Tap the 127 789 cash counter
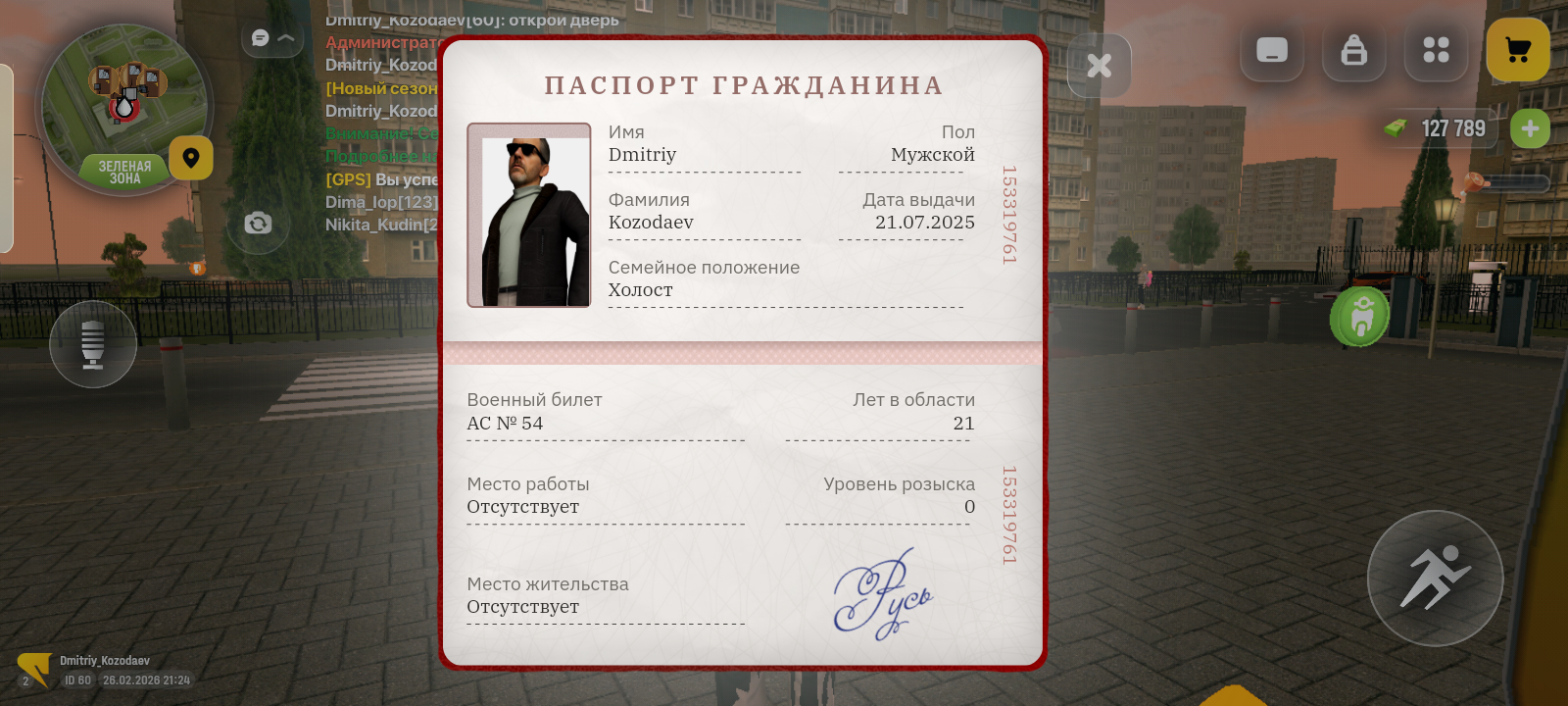 tap(1451, 127)
